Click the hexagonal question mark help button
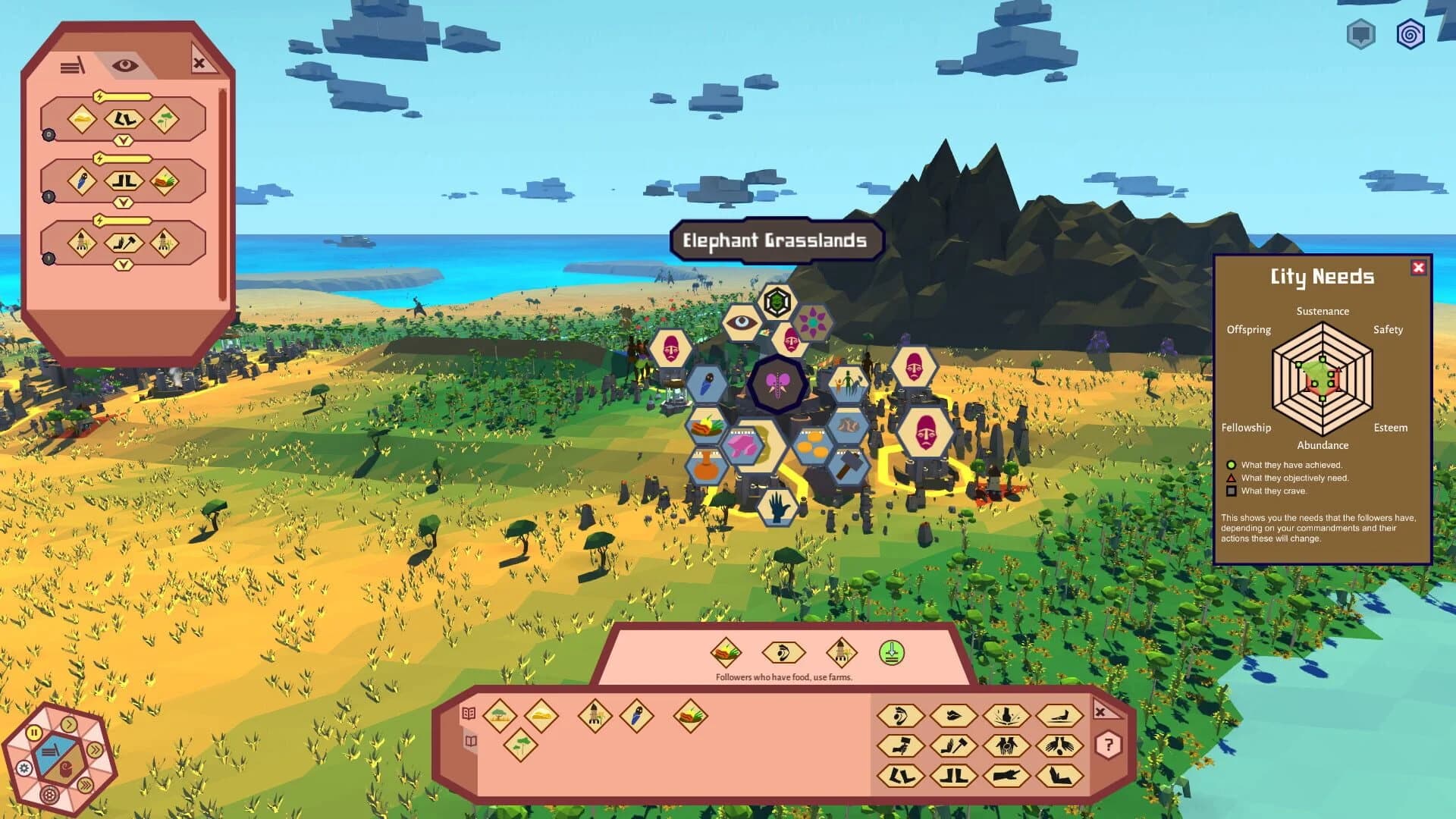 click(x=1109, y=745)
